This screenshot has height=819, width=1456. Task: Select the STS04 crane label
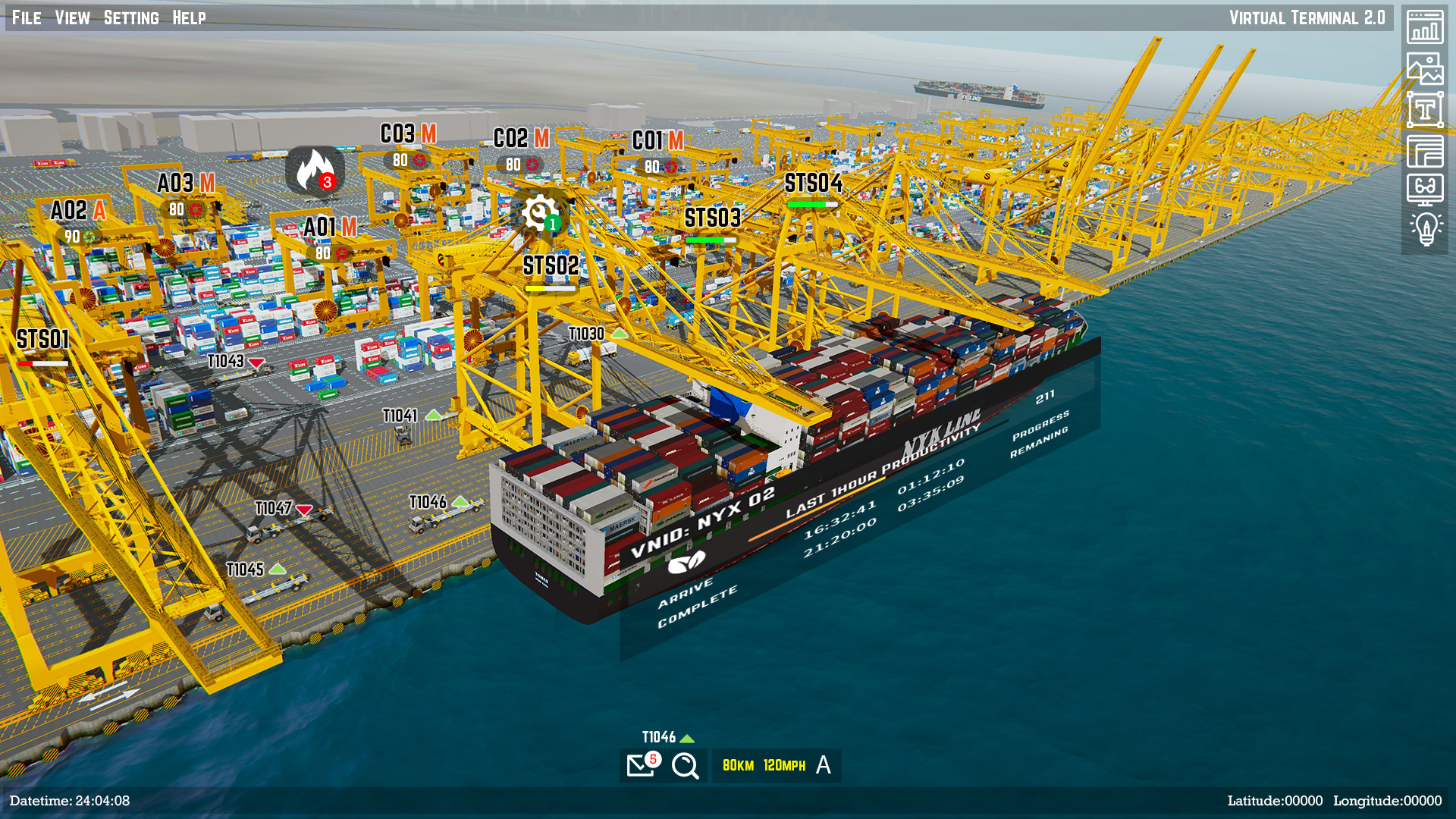(813, 184)
